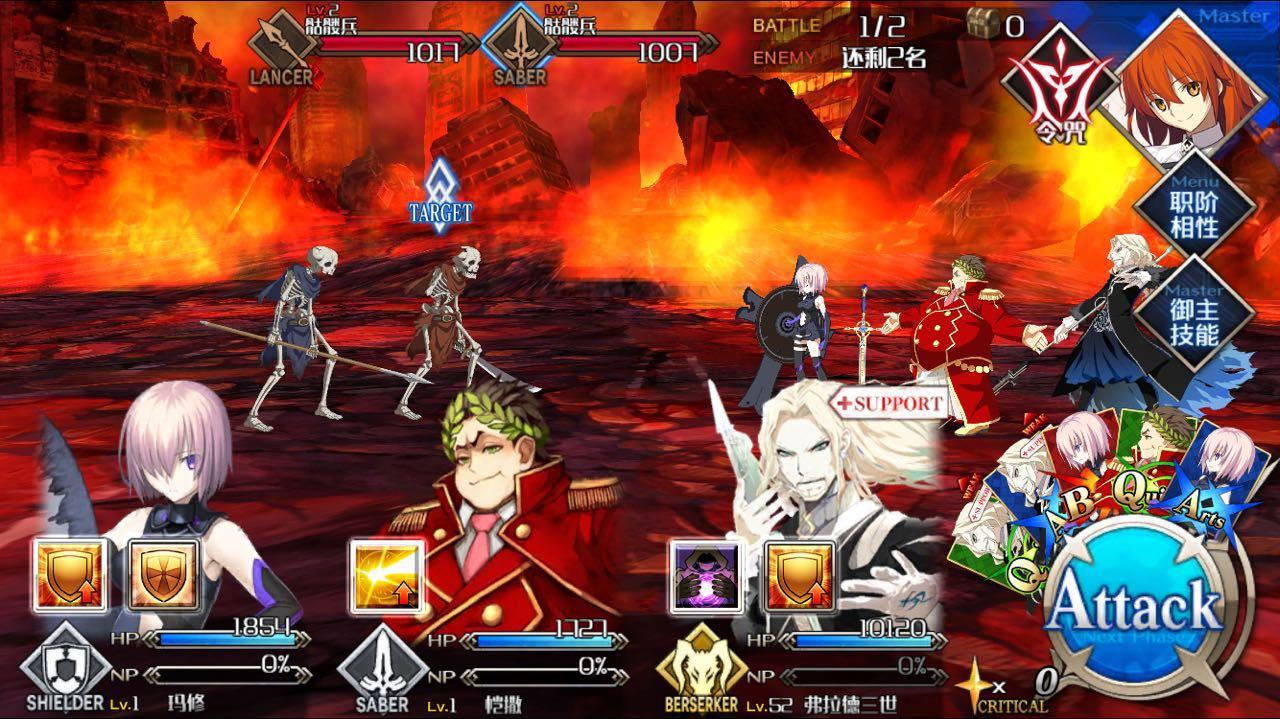Activate 弗拉德三世's purple hooded figure skill

coord(706,575)
